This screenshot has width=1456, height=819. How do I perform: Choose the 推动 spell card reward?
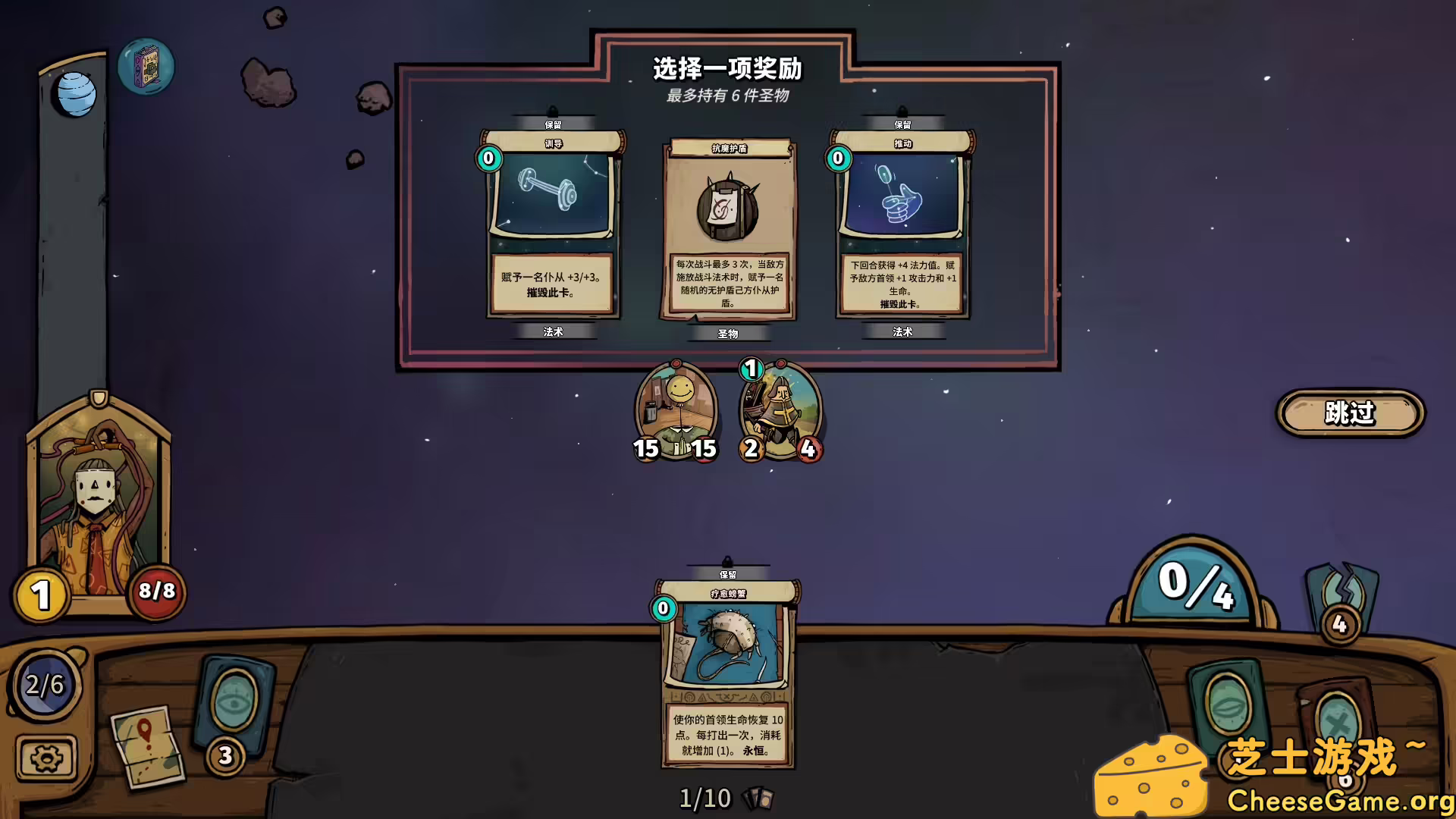pos(902,224)
